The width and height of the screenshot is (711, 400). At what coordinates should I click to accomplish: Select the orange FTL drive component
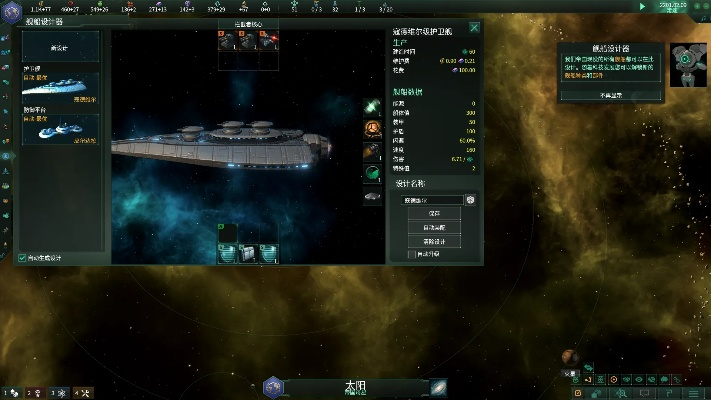point(372,127)
